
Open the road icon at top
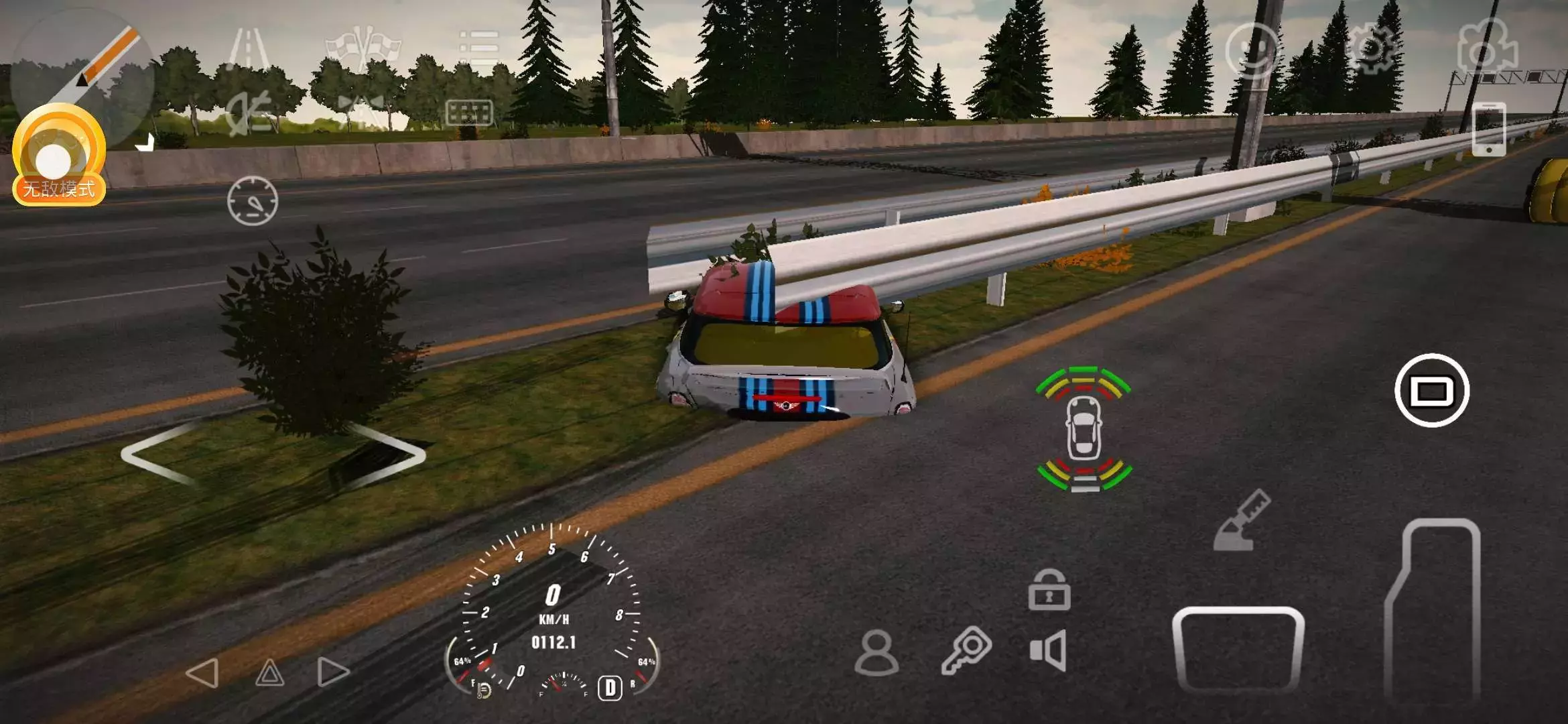[x=249, y=48]
